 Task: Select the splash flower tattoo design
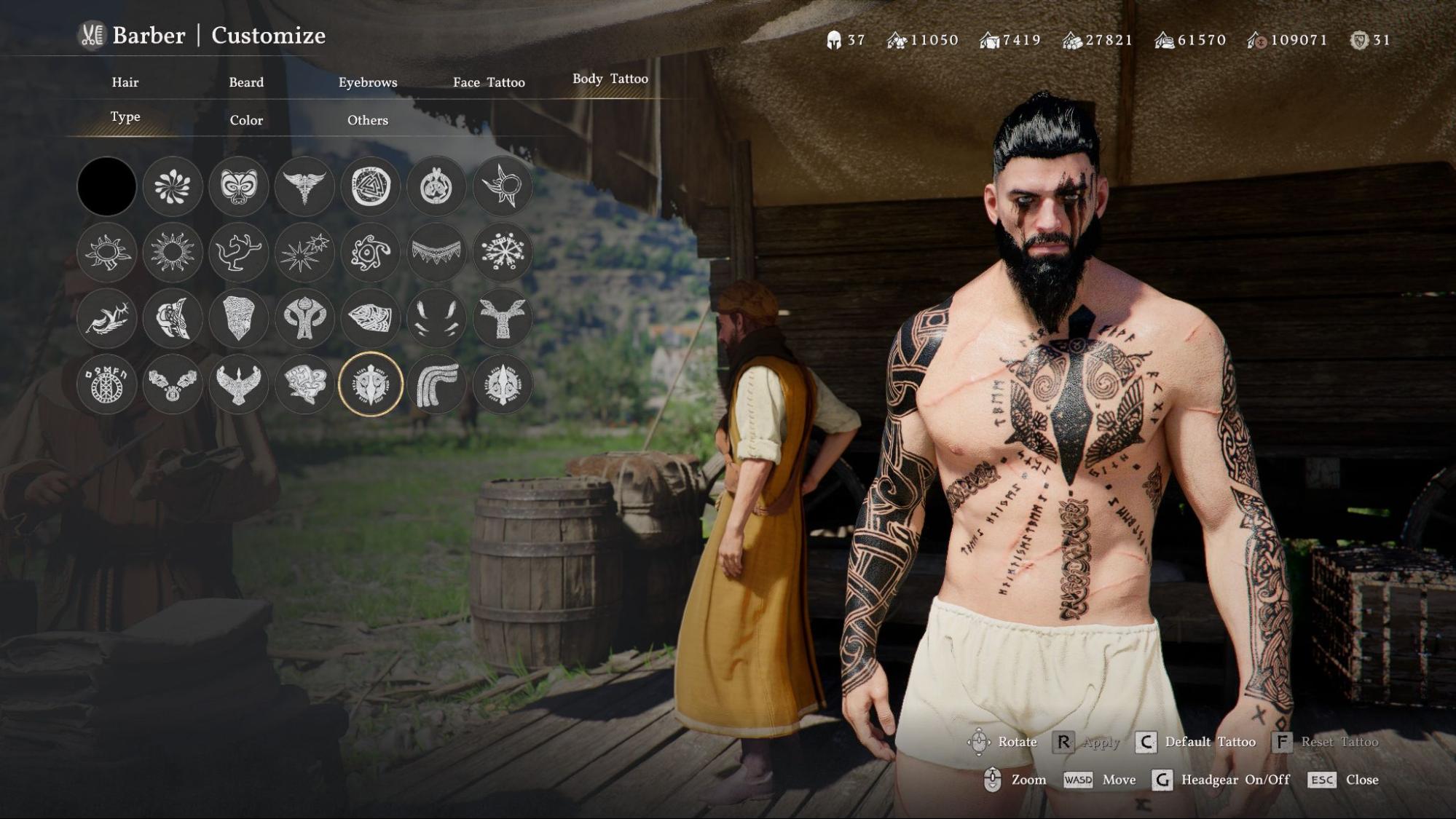[173, 187]
